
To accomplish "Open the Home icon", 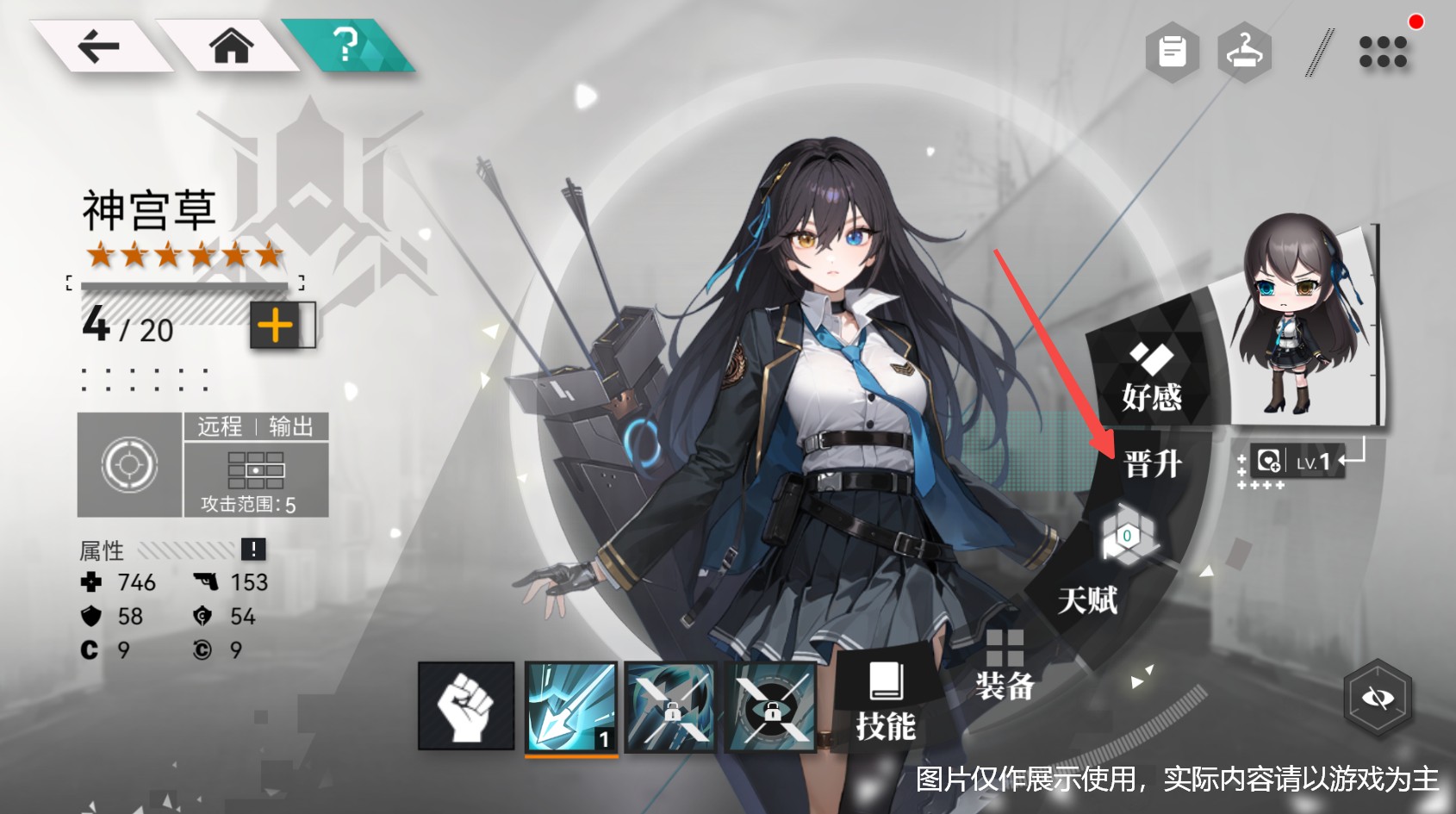I will tap(231, 50).
